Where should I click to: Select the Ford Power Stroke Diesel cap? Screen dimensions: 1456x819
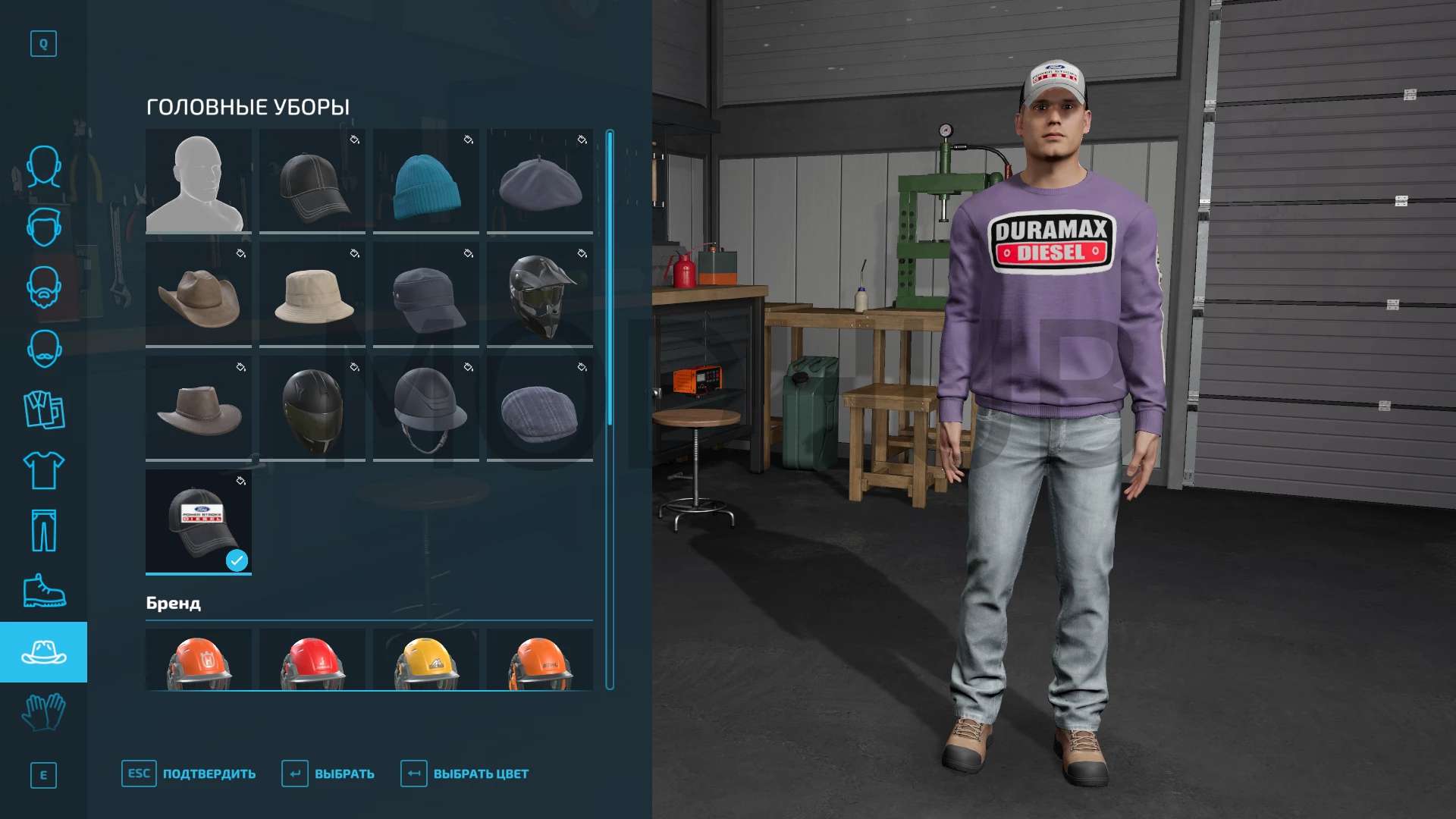coord(198,522)
